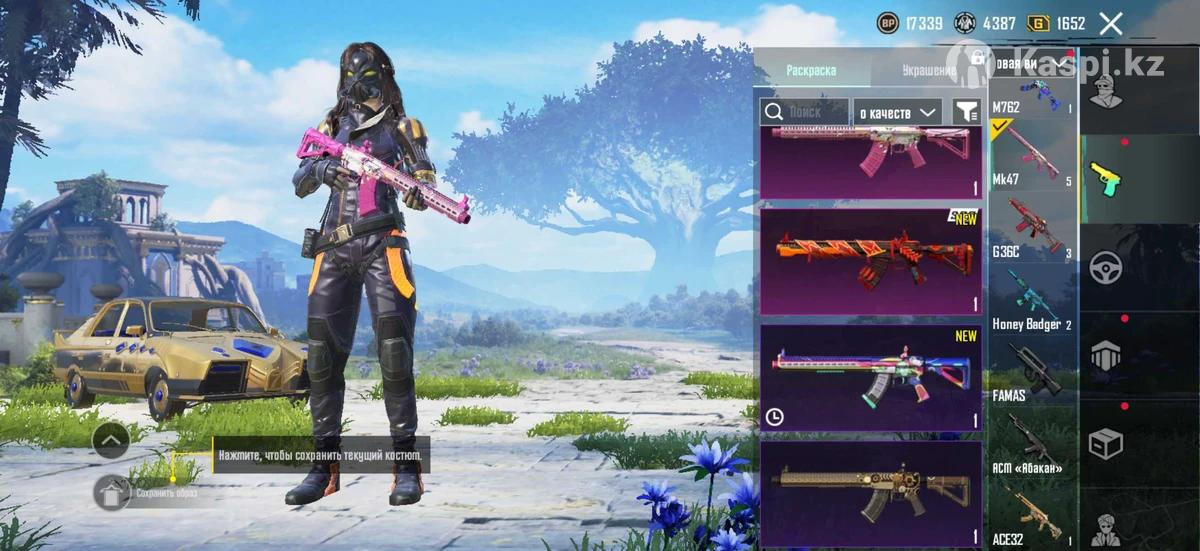
Task: Click the Сохранить образ save outfit button
Action: 113,492
